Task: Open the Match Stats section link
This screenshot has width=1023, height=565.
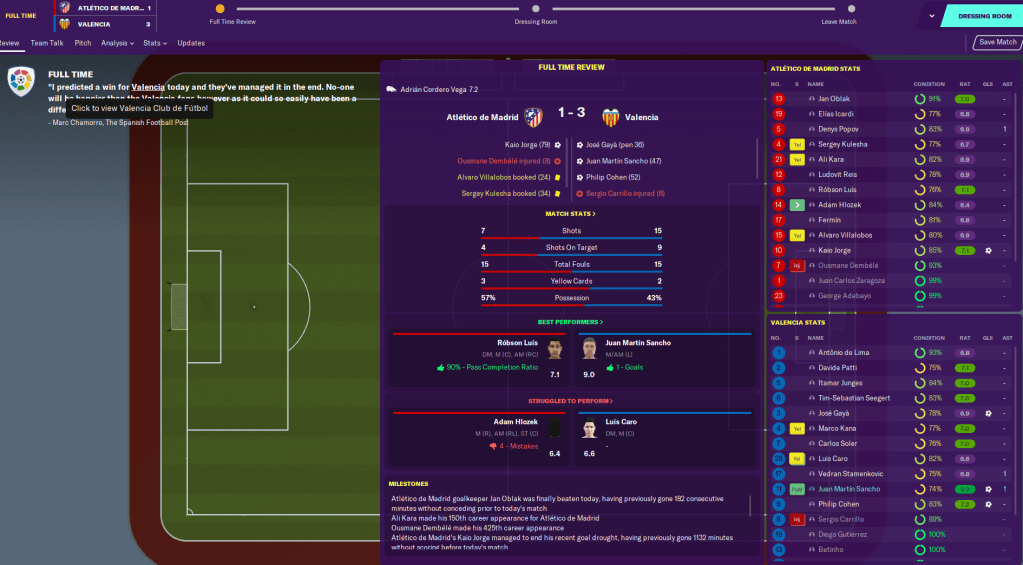Action: click(570, 214)
